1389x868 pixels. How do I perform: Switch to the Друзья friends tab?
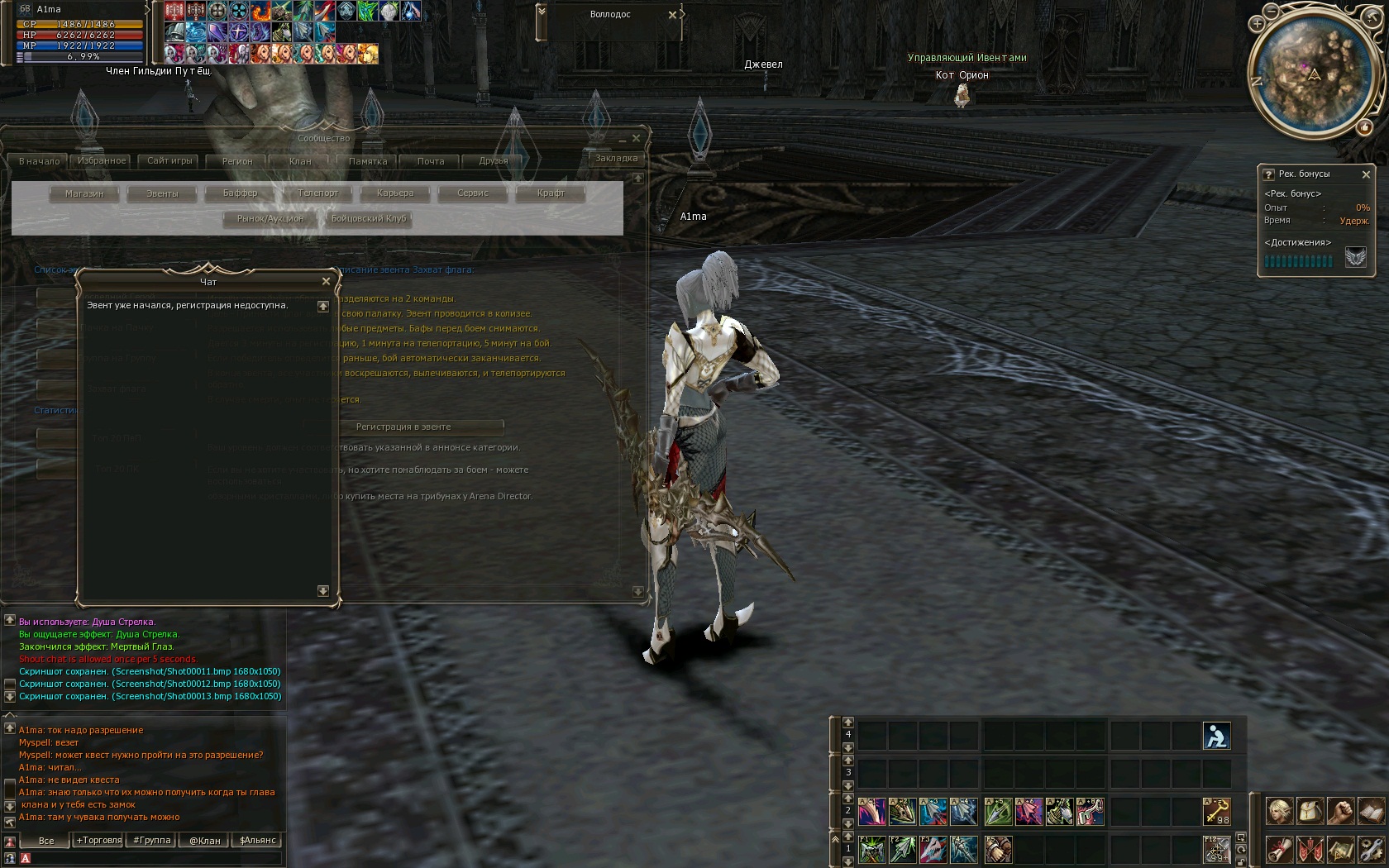494,161
